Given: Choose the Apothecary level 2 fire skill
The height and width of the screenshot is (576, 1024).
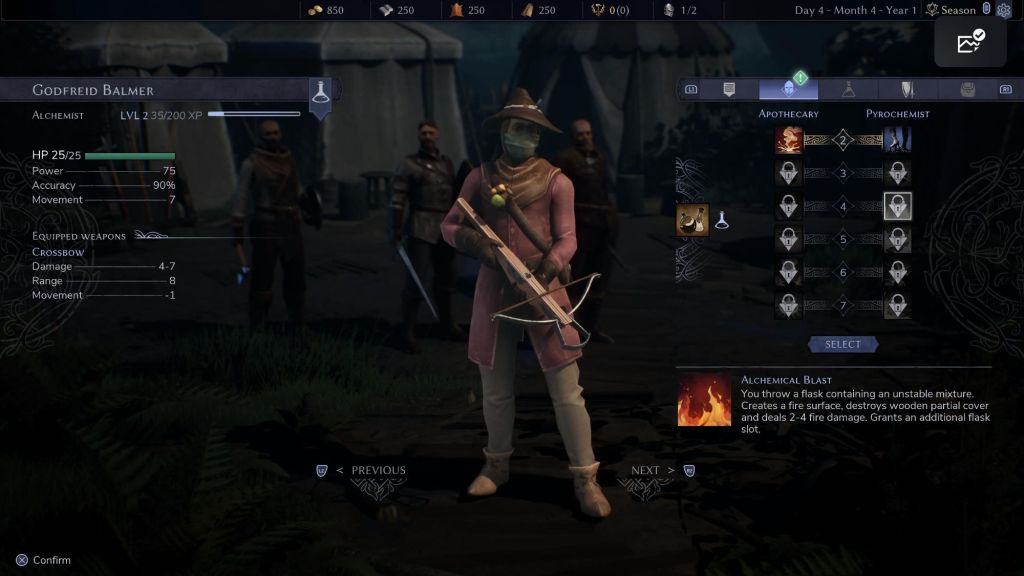Looking at the screenshot, I should pyautogui.click(x=789, y=140).
